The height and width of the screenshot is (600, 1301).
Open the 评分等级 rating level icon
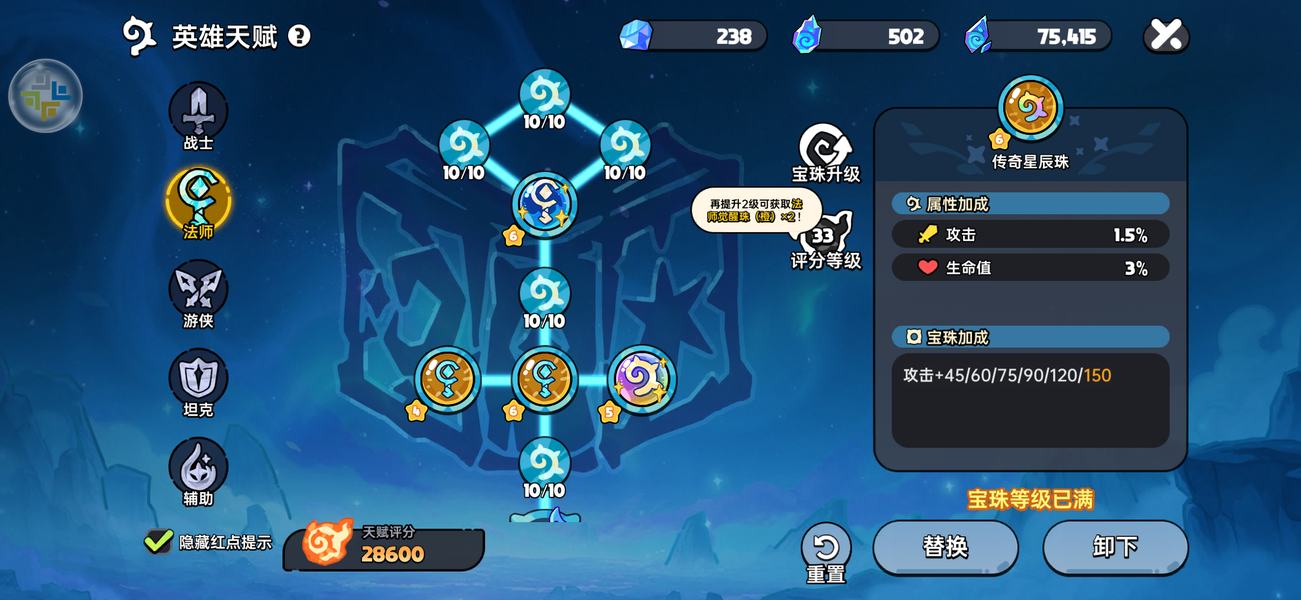point(824,238)
